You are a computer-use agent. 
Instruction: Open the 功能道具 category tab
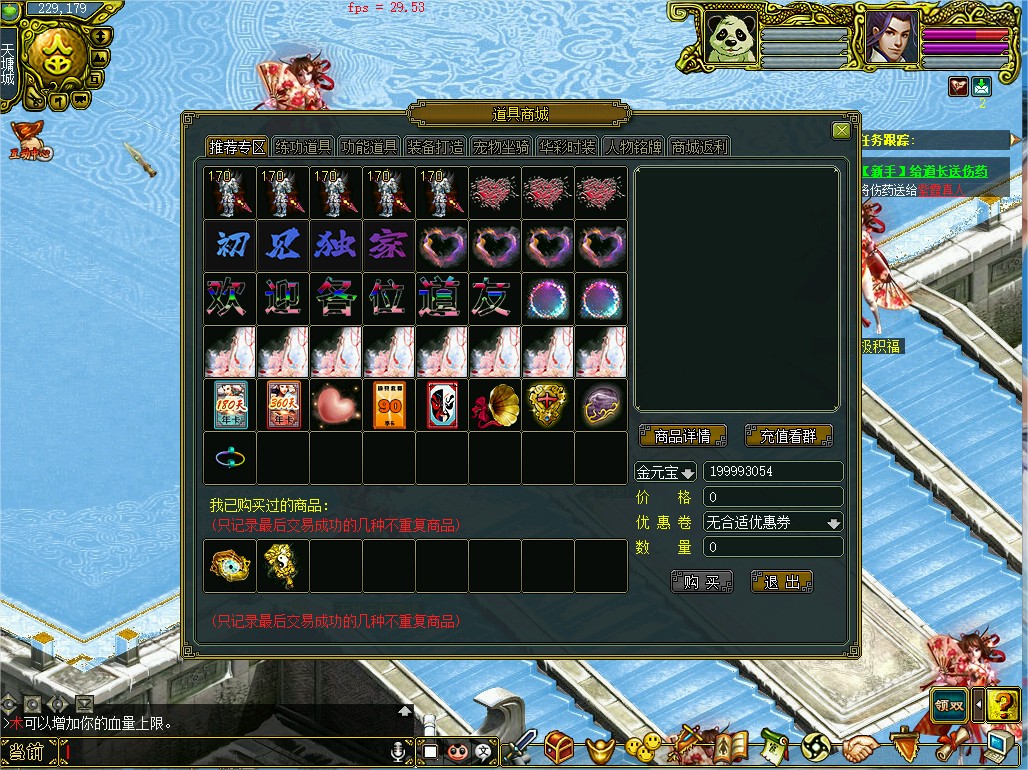(369, 147)
